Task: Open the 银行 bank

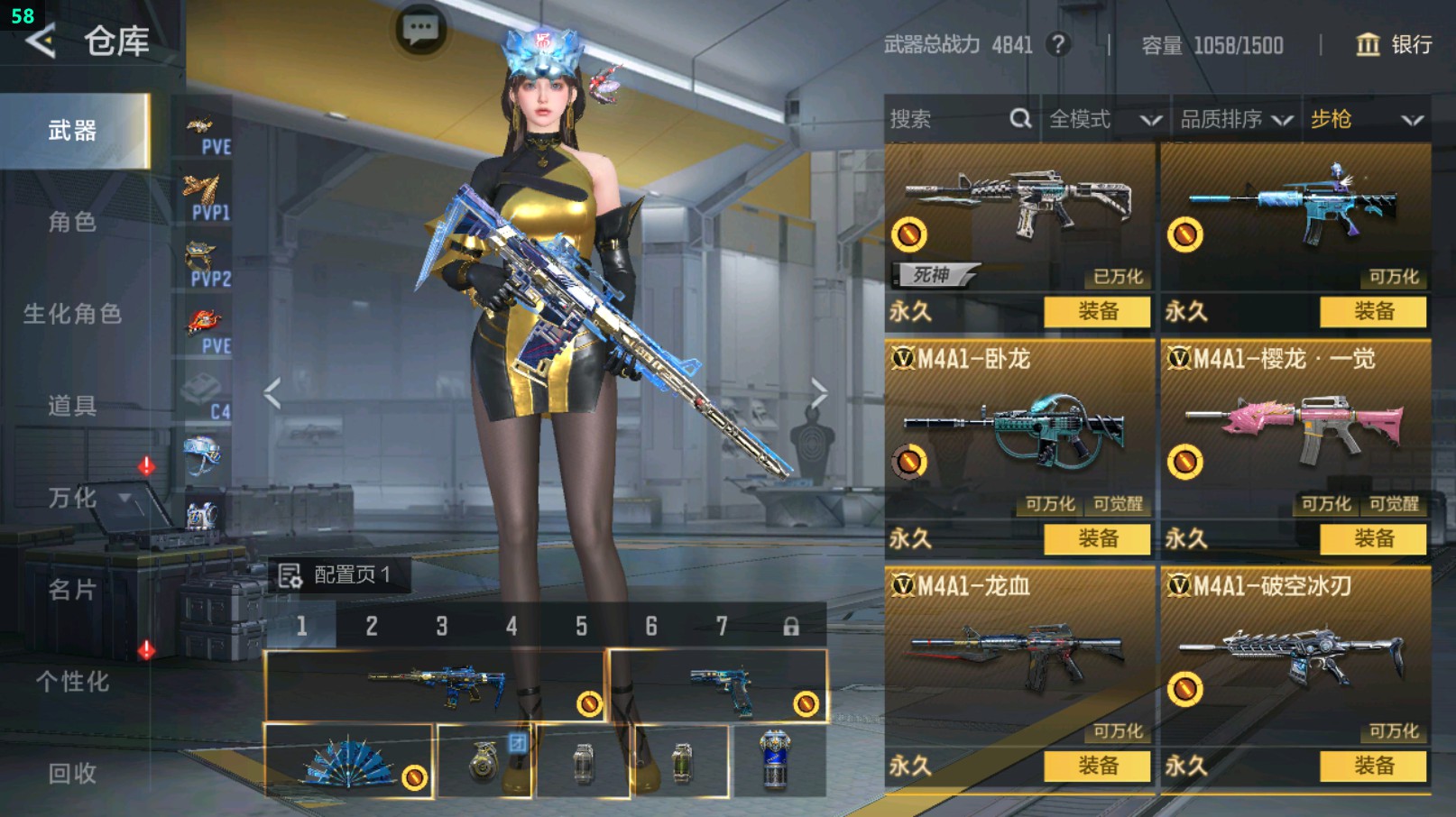Action: (x=1394, y=44)
